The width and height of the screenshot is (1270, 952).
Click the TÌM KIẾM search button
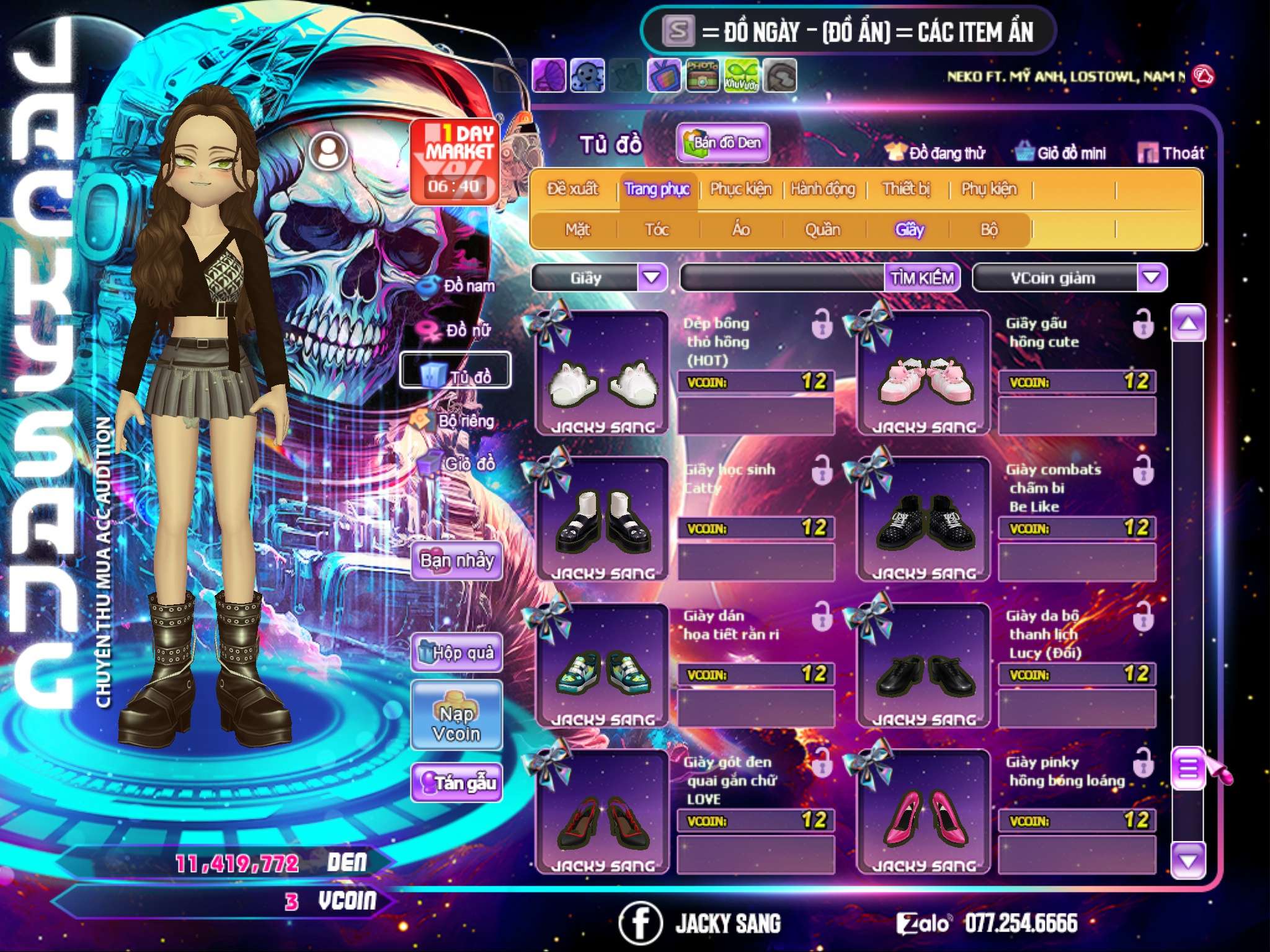[922, 278]
